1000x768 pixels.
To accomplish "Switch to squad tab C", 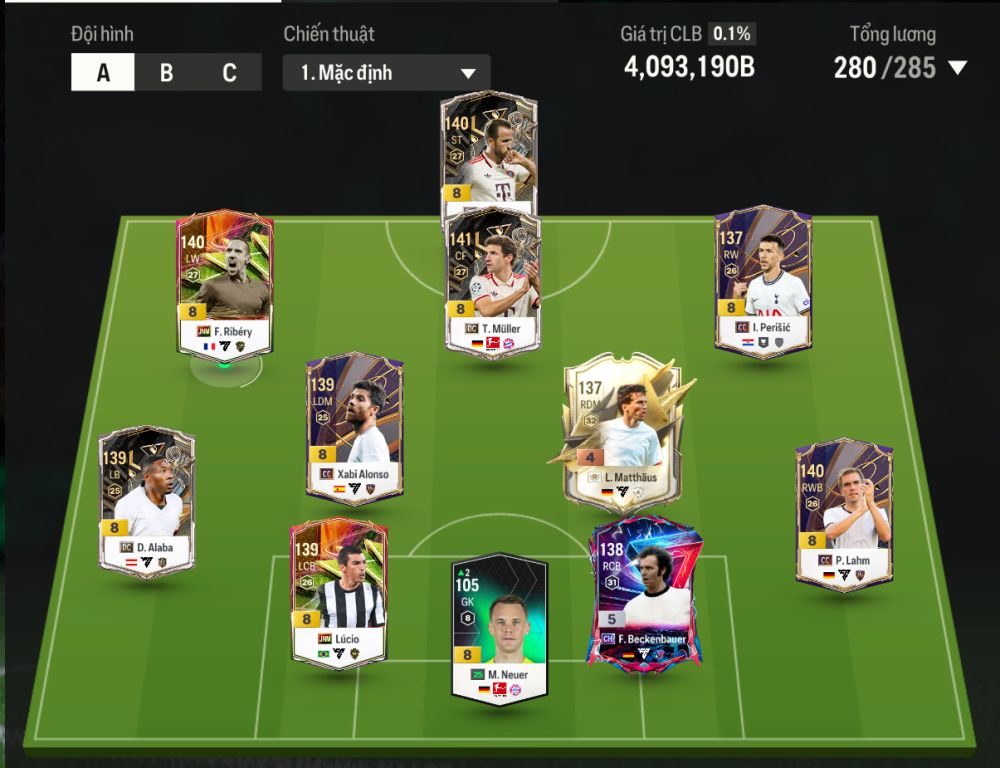I will [x=229, y=73].
